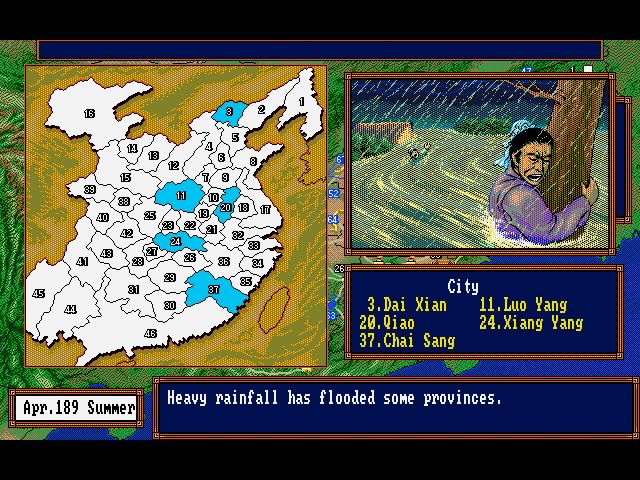Viewport: 640px width, 480px height.
Task: Choose province 1 on the map
Action: (301, 101)
